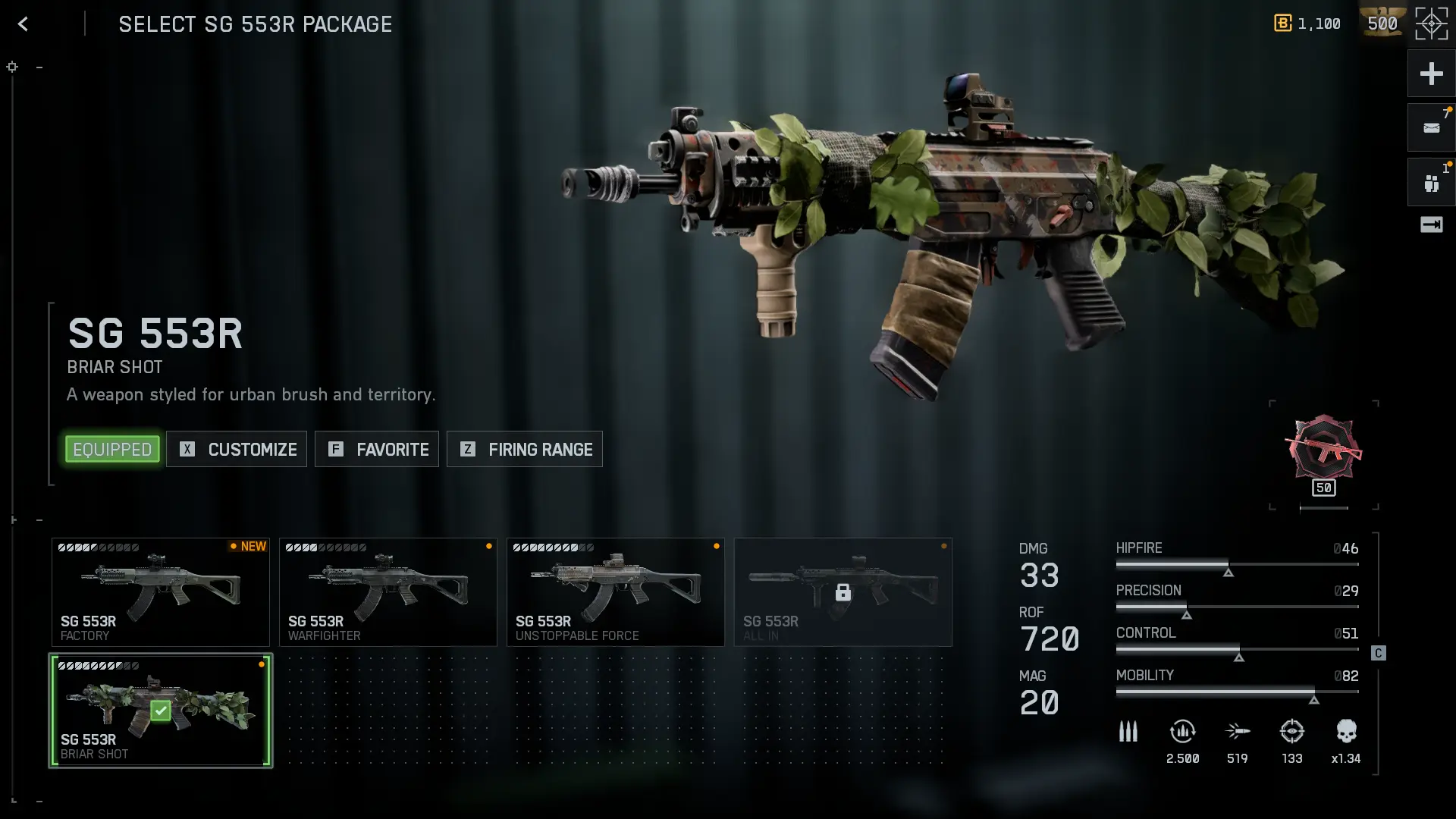The width and height of the screenshot is (1456, 819).
Task: Enter the Firing Range
Action: (525, 450)
